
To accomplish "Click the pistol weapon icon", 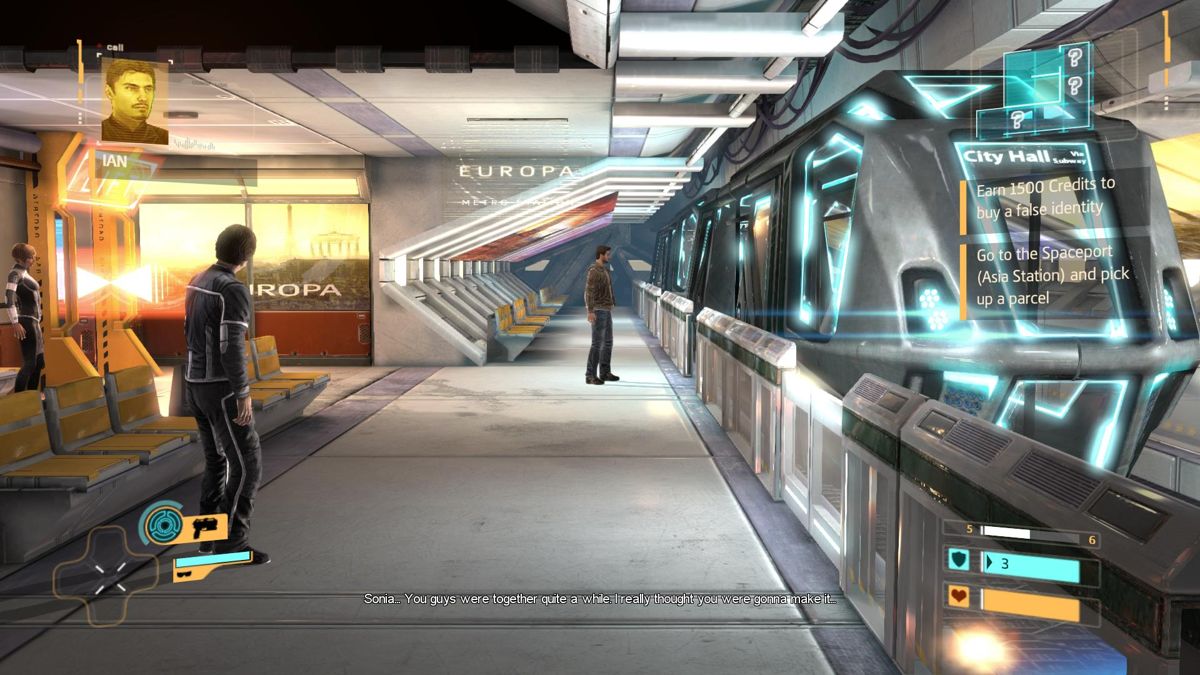I will coord(205,526).
